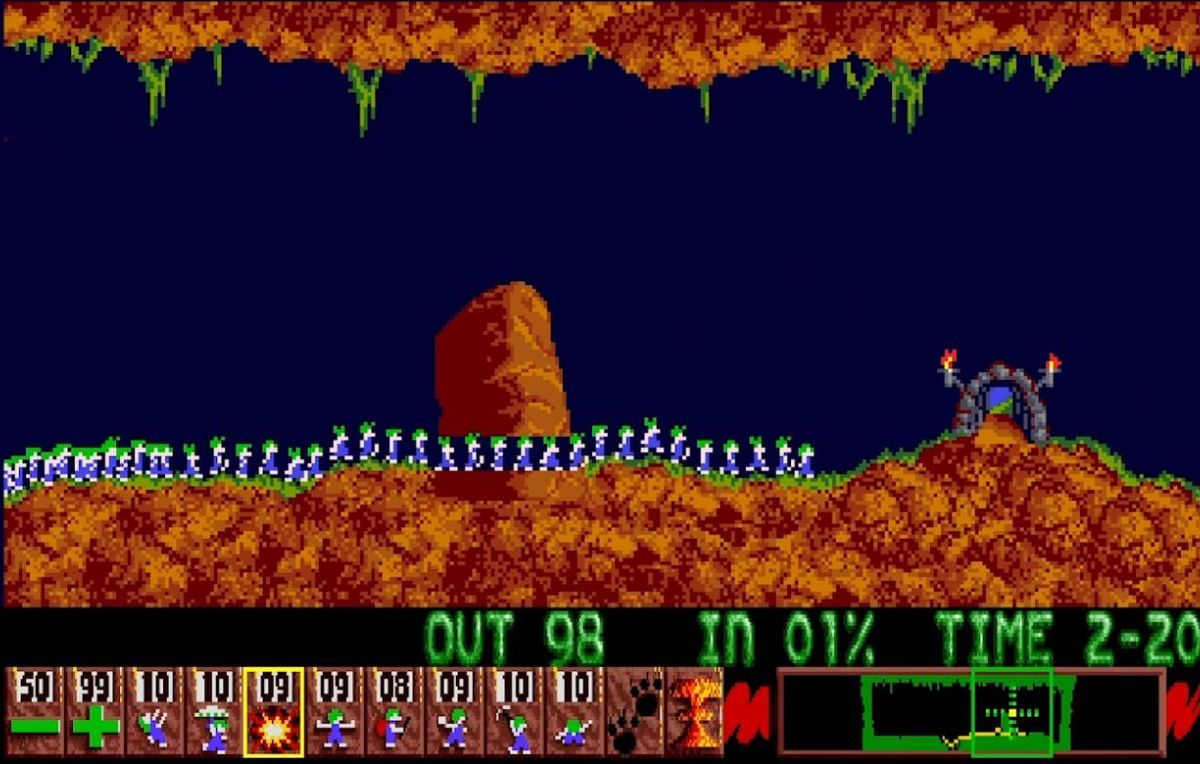Pause the game with the paw prints button
The height and width of the screenshot is (764, 1200).
click(x=635, y=712)
